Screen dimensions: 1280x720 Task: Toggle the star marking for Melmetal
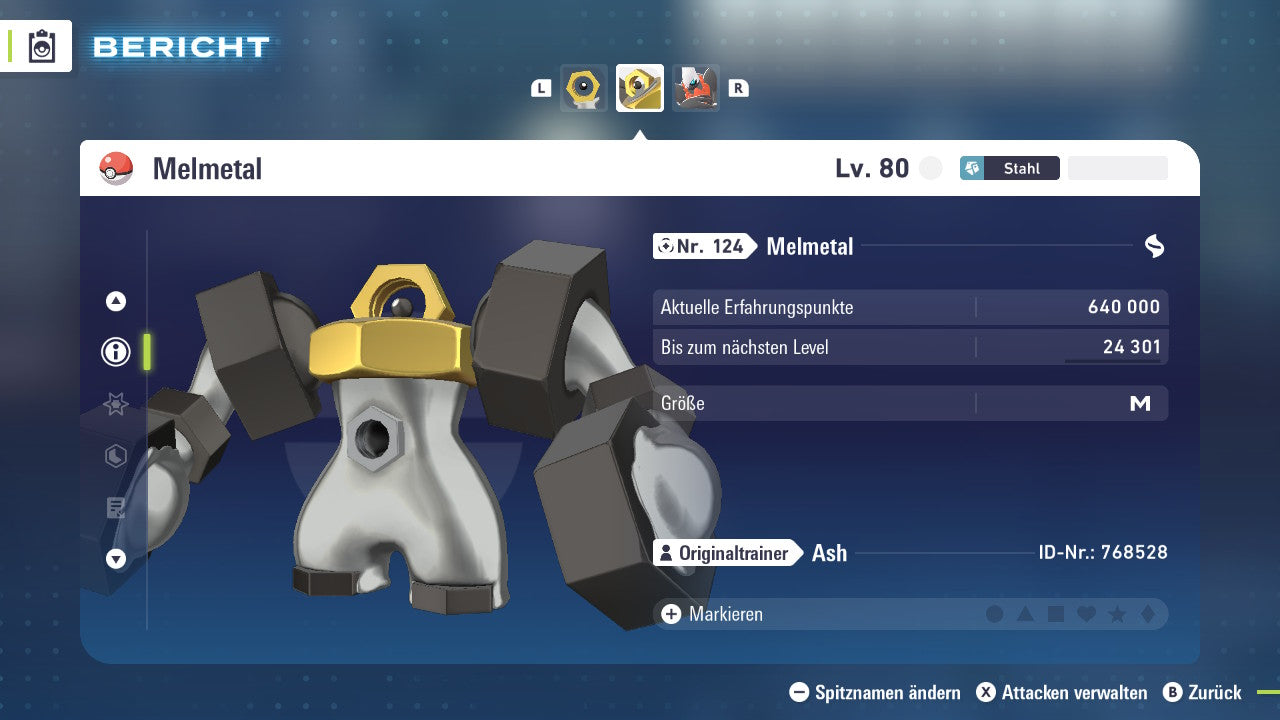coord(1120,614)
